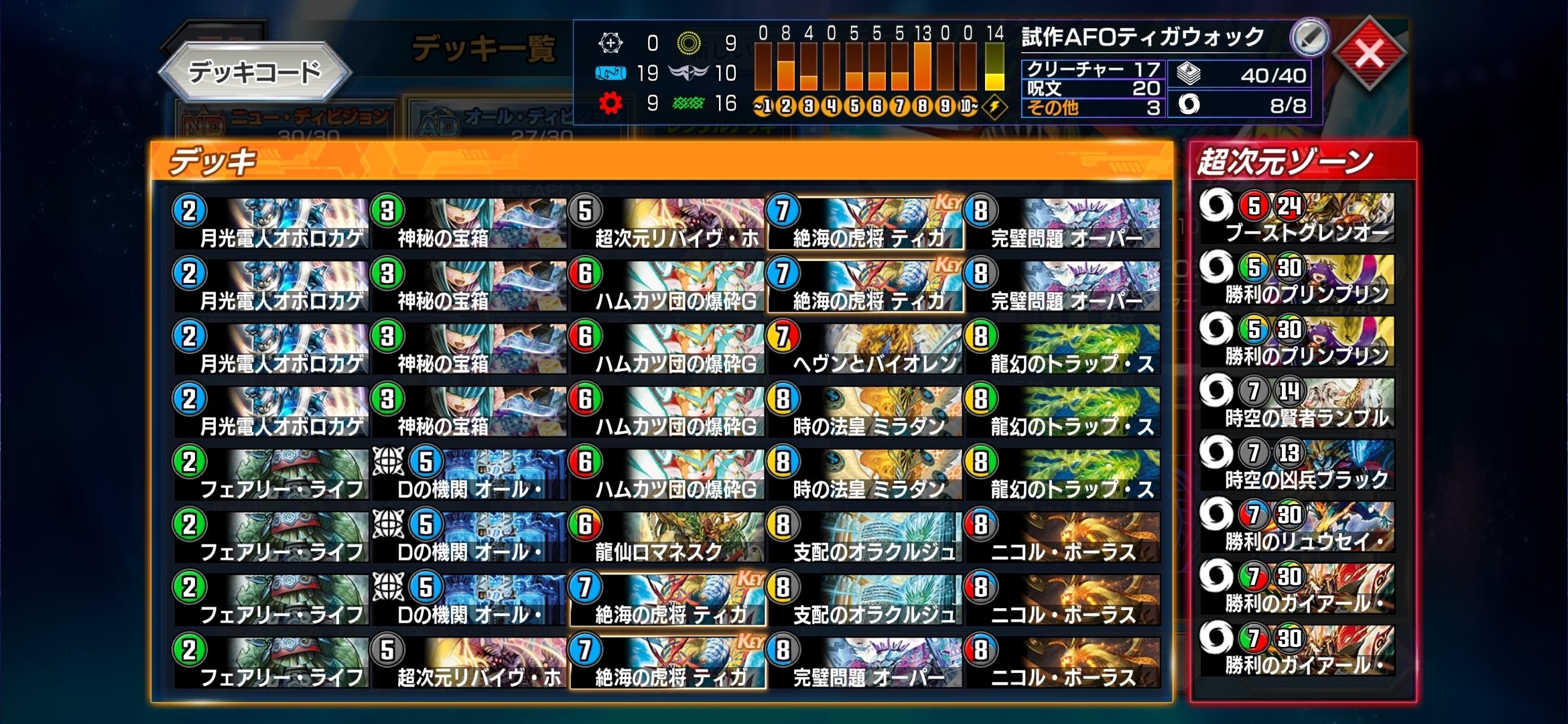Image resolution: width=1568 pixels, height=724 pixels.
Task: Click the blue water civilization icon
Action: pos(610,74)
